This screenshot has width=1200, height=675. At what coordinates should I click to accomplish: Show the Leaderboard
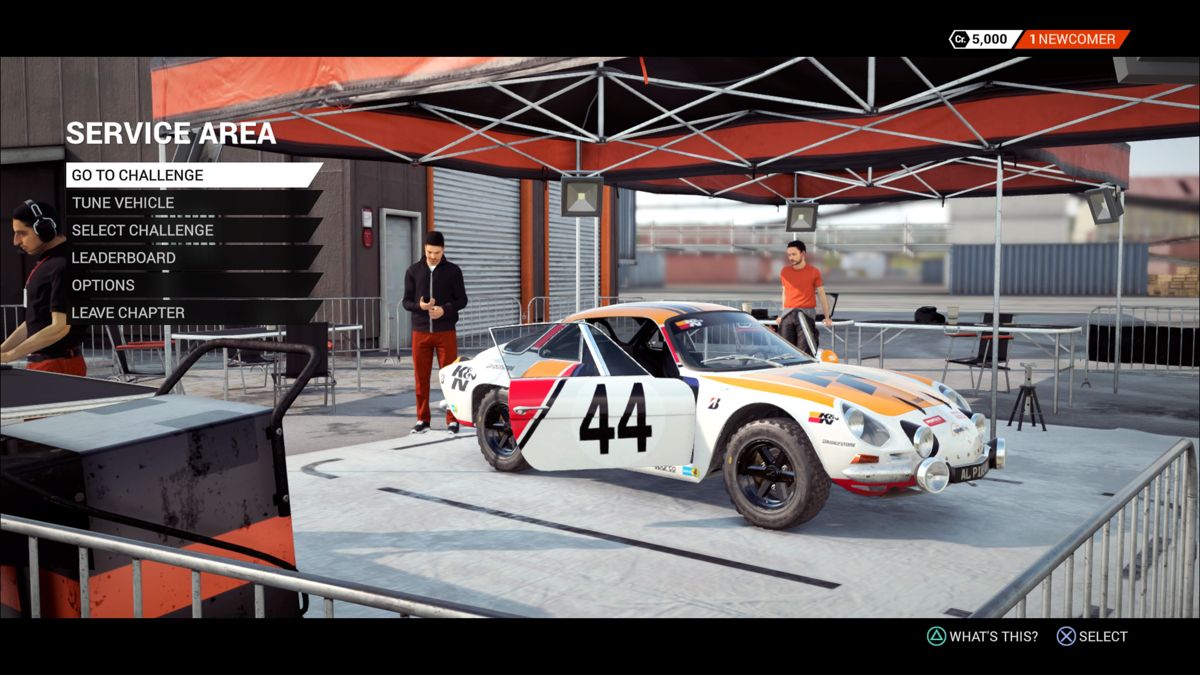pos(124,258)
